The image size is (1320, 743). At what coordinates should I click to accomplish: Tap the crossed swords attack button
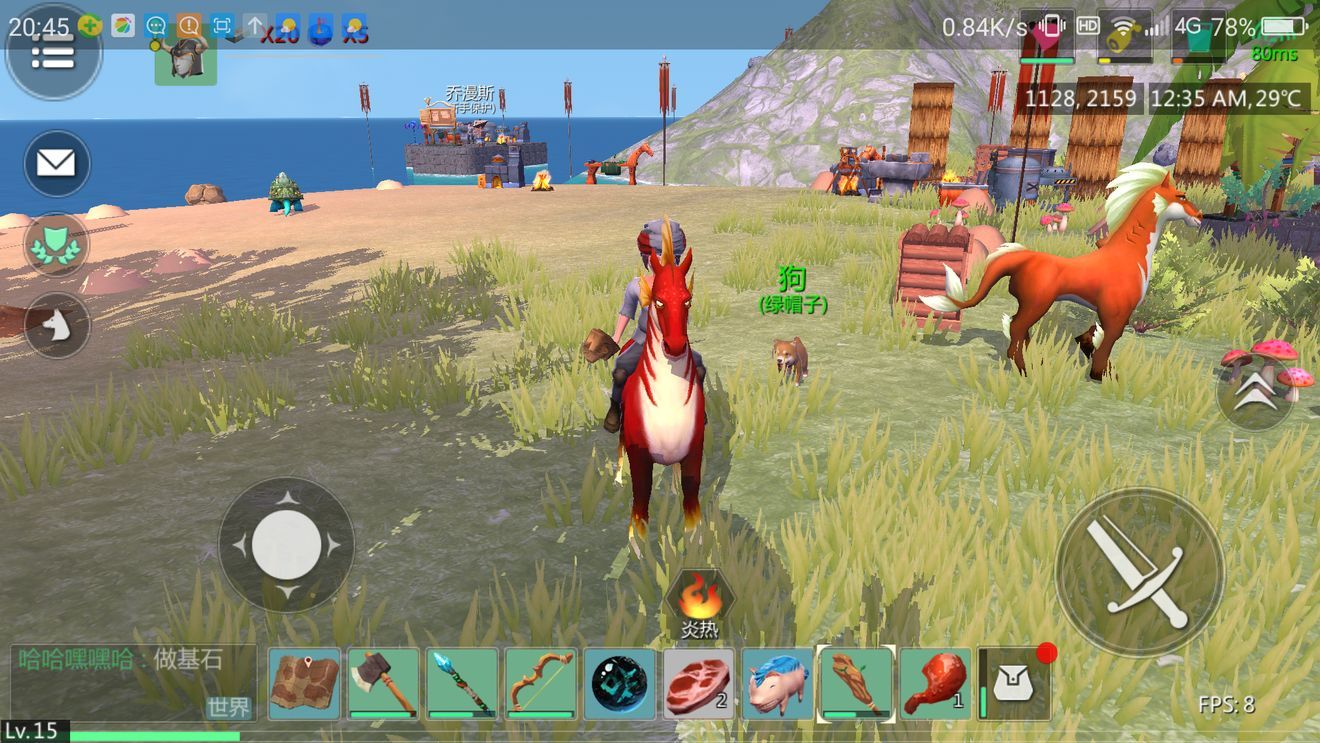tap(1139, 571)
